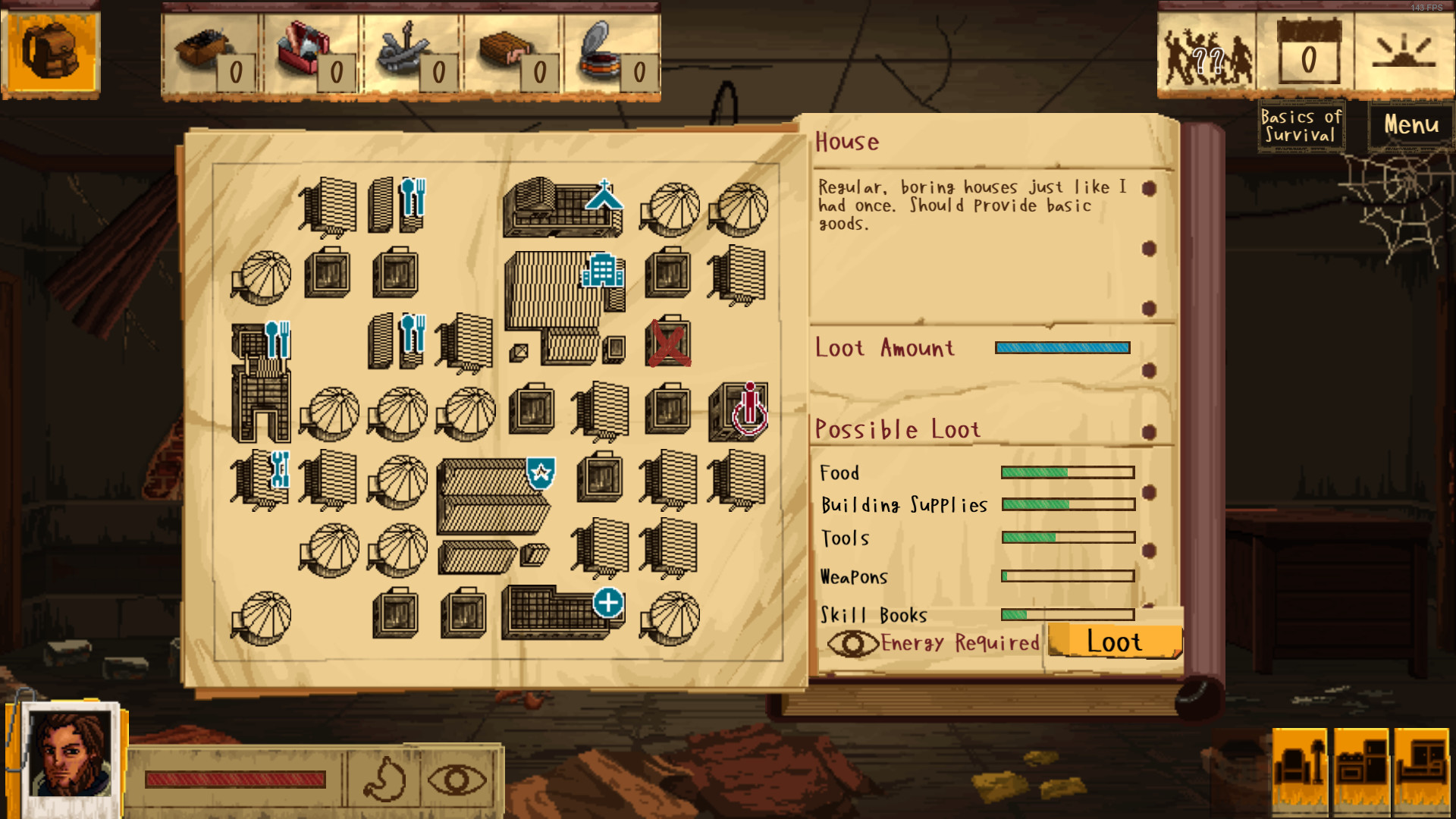Click the Loot Amount blue progress bar

pos(1062,347)
